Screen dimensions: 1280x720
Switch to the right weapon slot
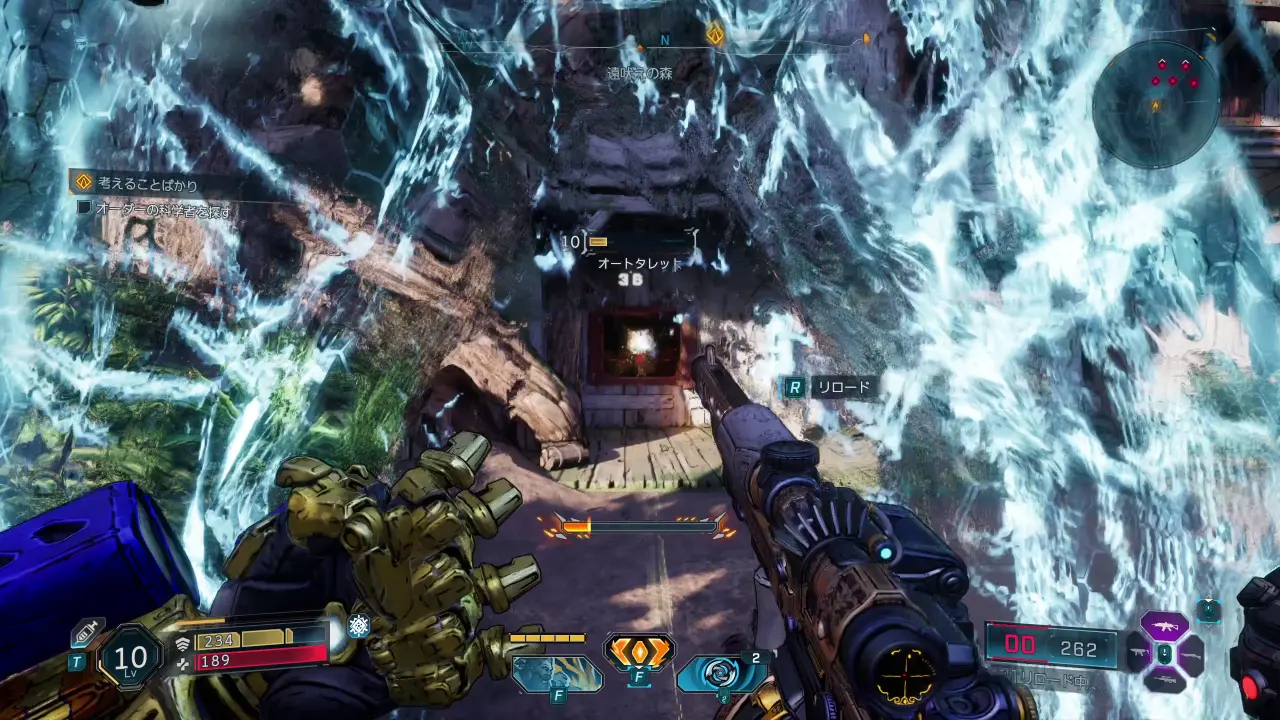(x=1191, y=655)
